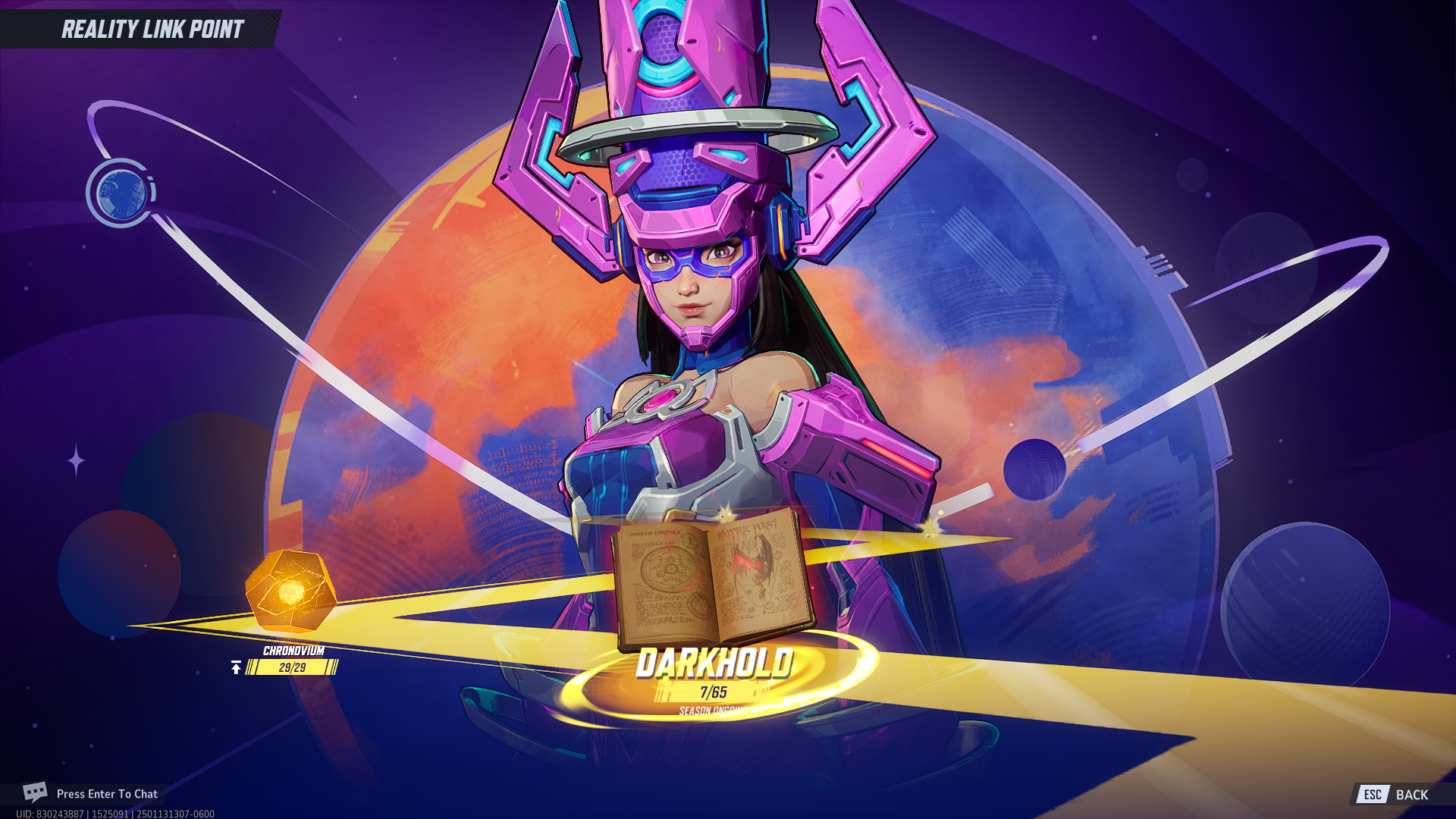
Task: Click the Back button
Action: pos(1412,795)
